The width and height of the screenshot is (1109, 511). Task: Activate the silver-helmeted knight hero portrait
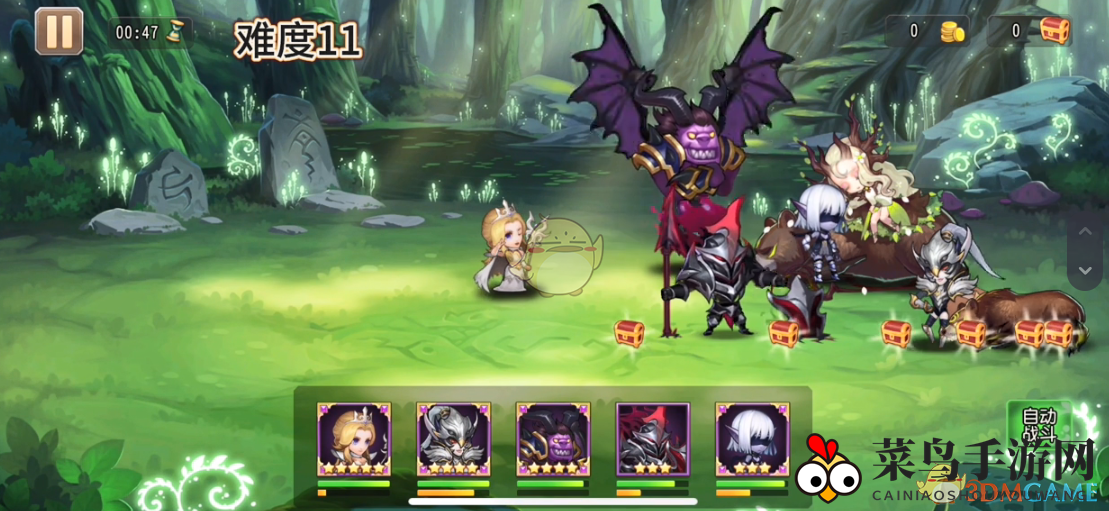coord(453,439)
